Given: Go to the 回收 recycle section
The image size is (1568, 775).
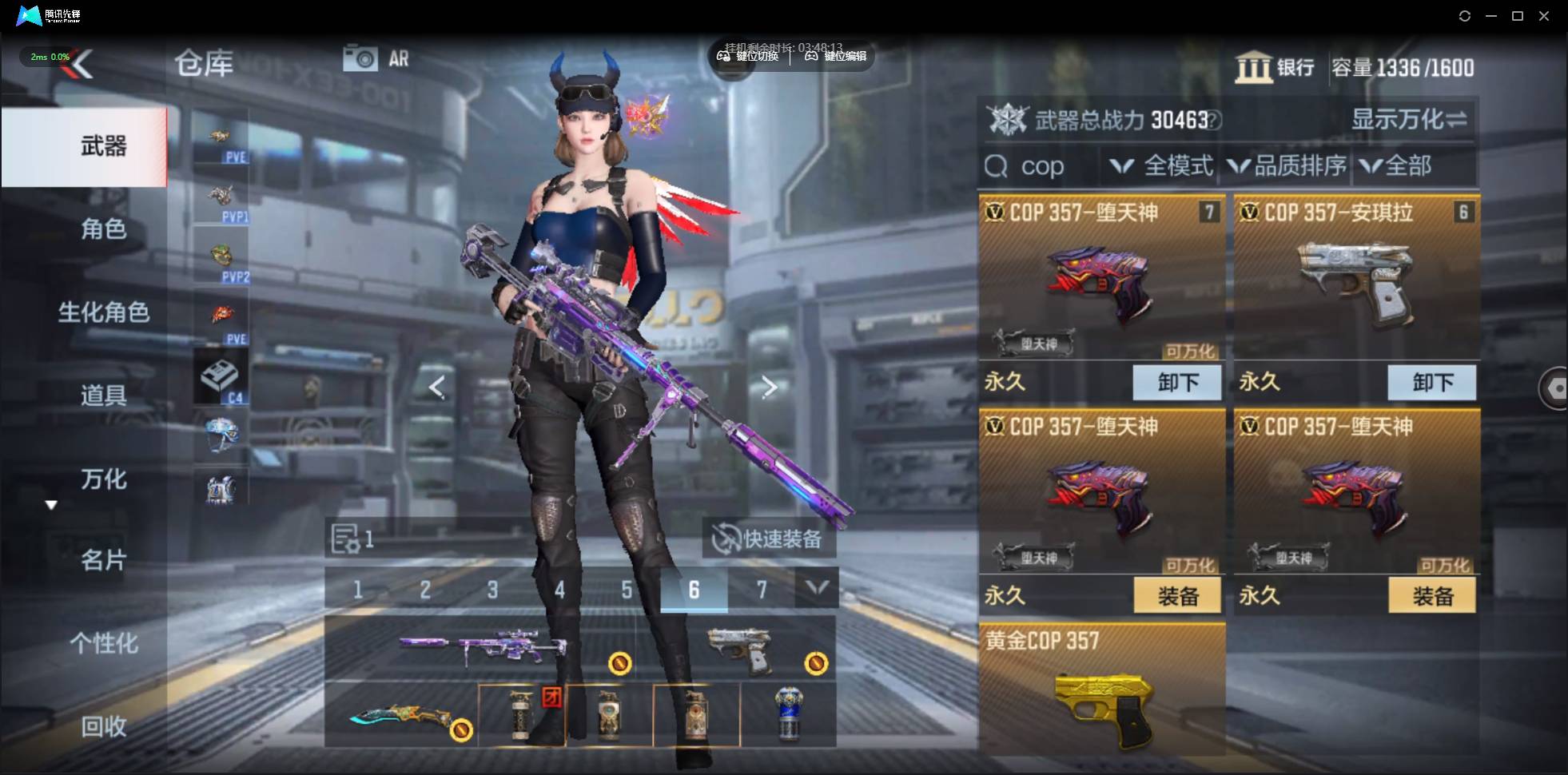Looking at the screenshot, I should (103, 726).
